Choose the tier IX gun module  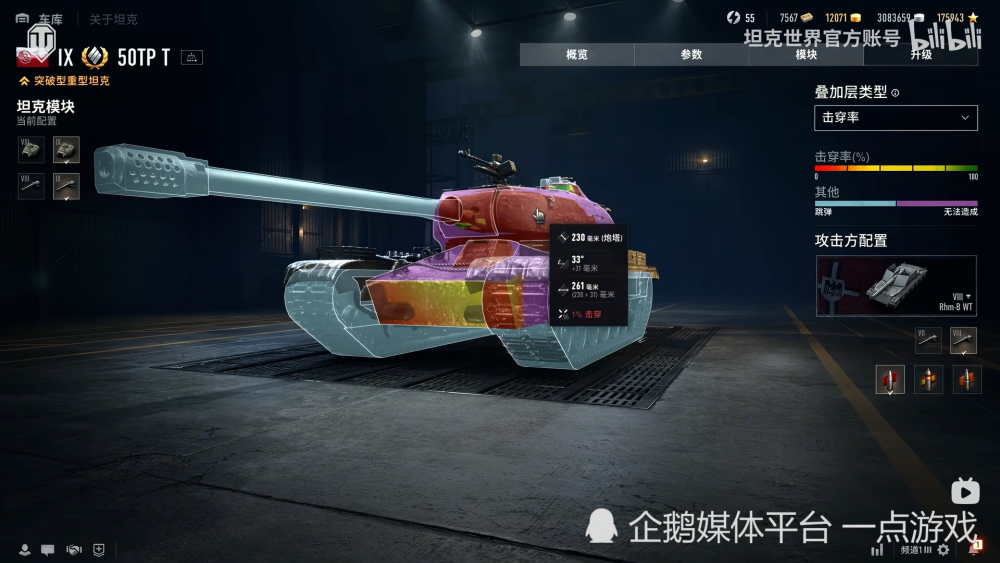pyautogui.click(x=66, y=186)
